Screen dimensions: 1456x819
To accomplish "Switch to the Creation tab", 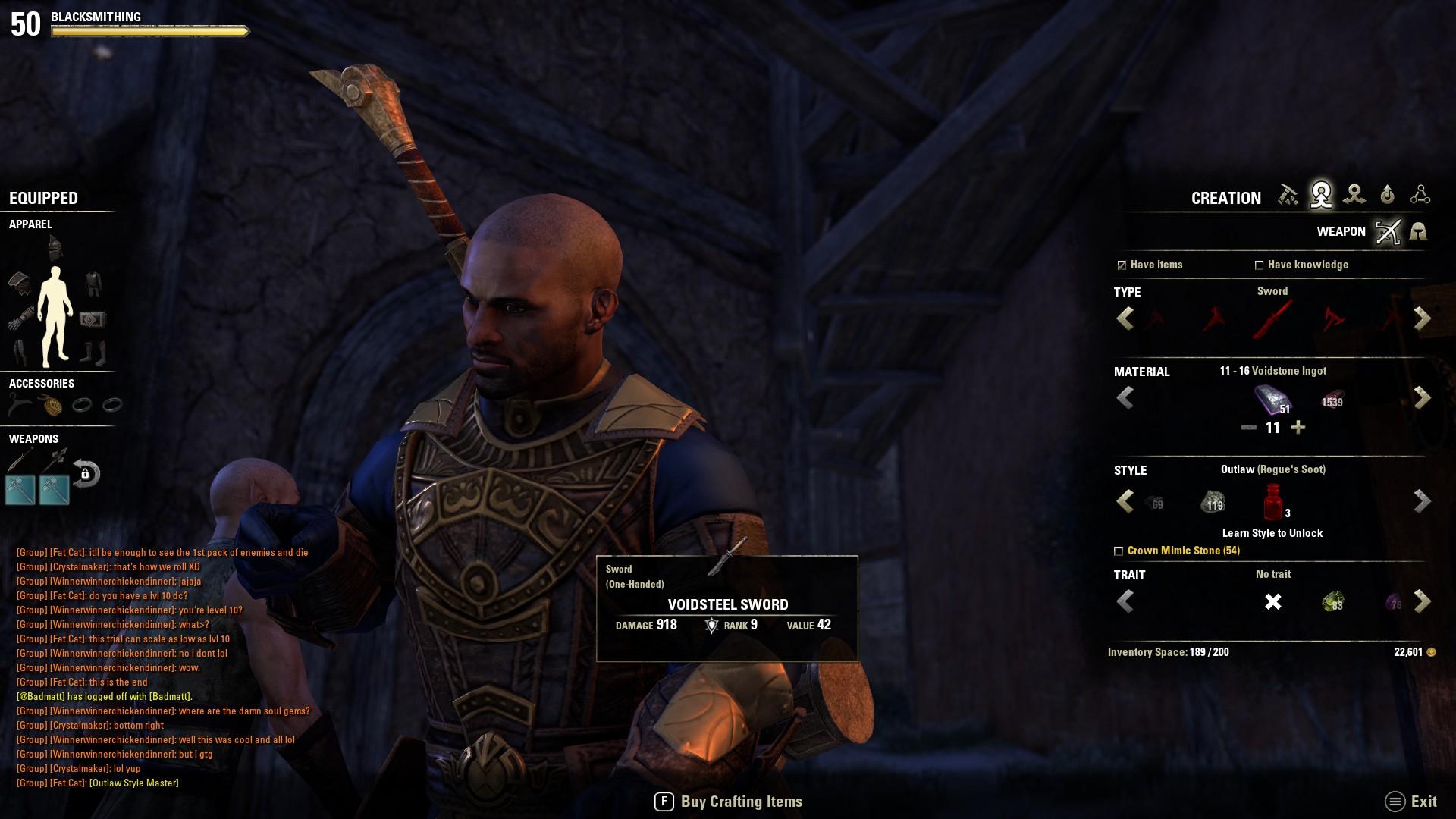I will [x=1322, y=196].
